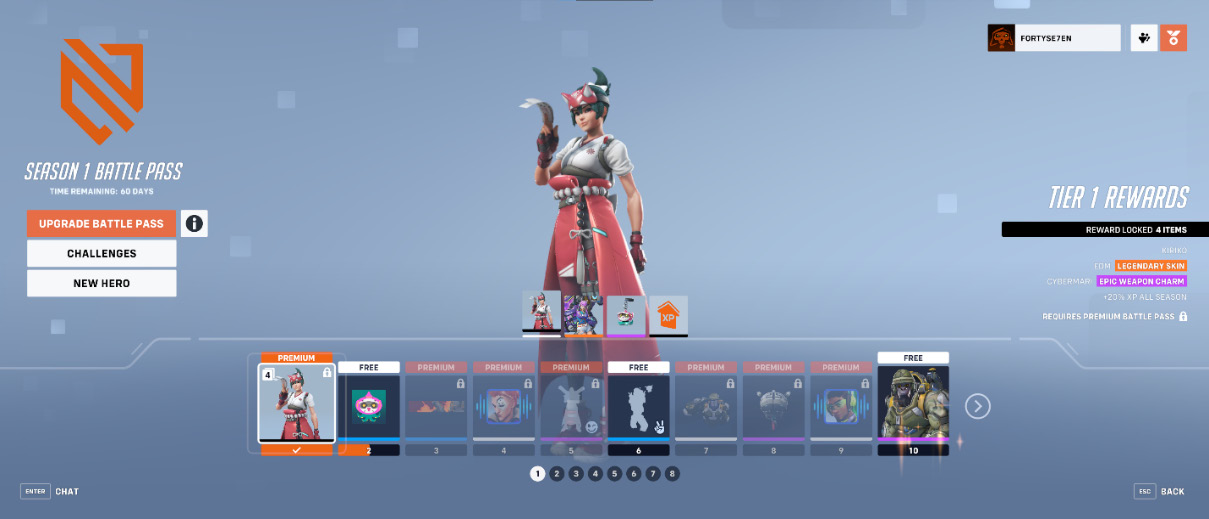This screenshot has height=519, width=1209.
Task: Jump to battle pass page 8
Action: point(672,473)
